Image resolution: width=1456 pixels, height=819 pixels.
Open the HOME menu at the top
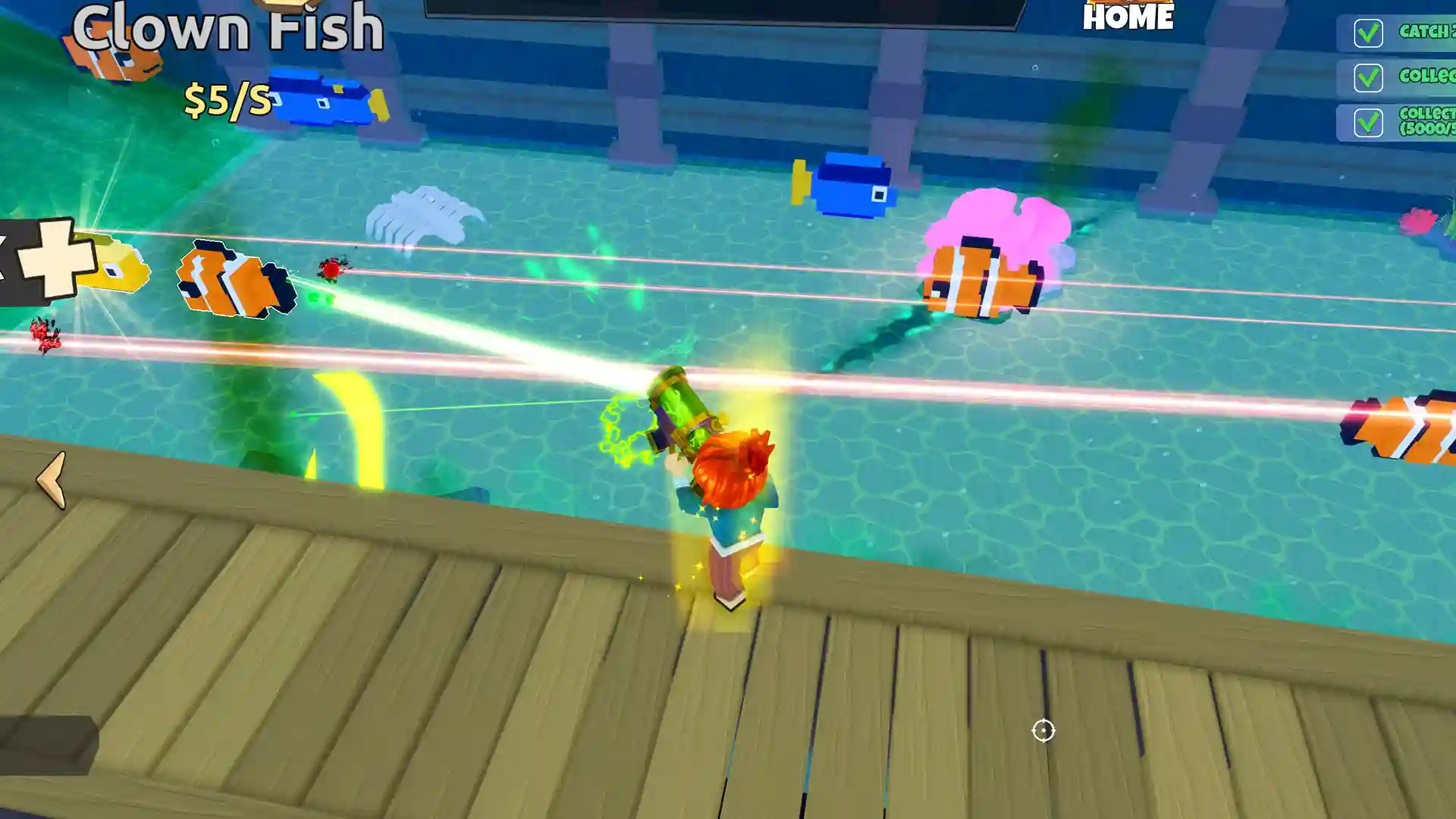point(1128,18)
